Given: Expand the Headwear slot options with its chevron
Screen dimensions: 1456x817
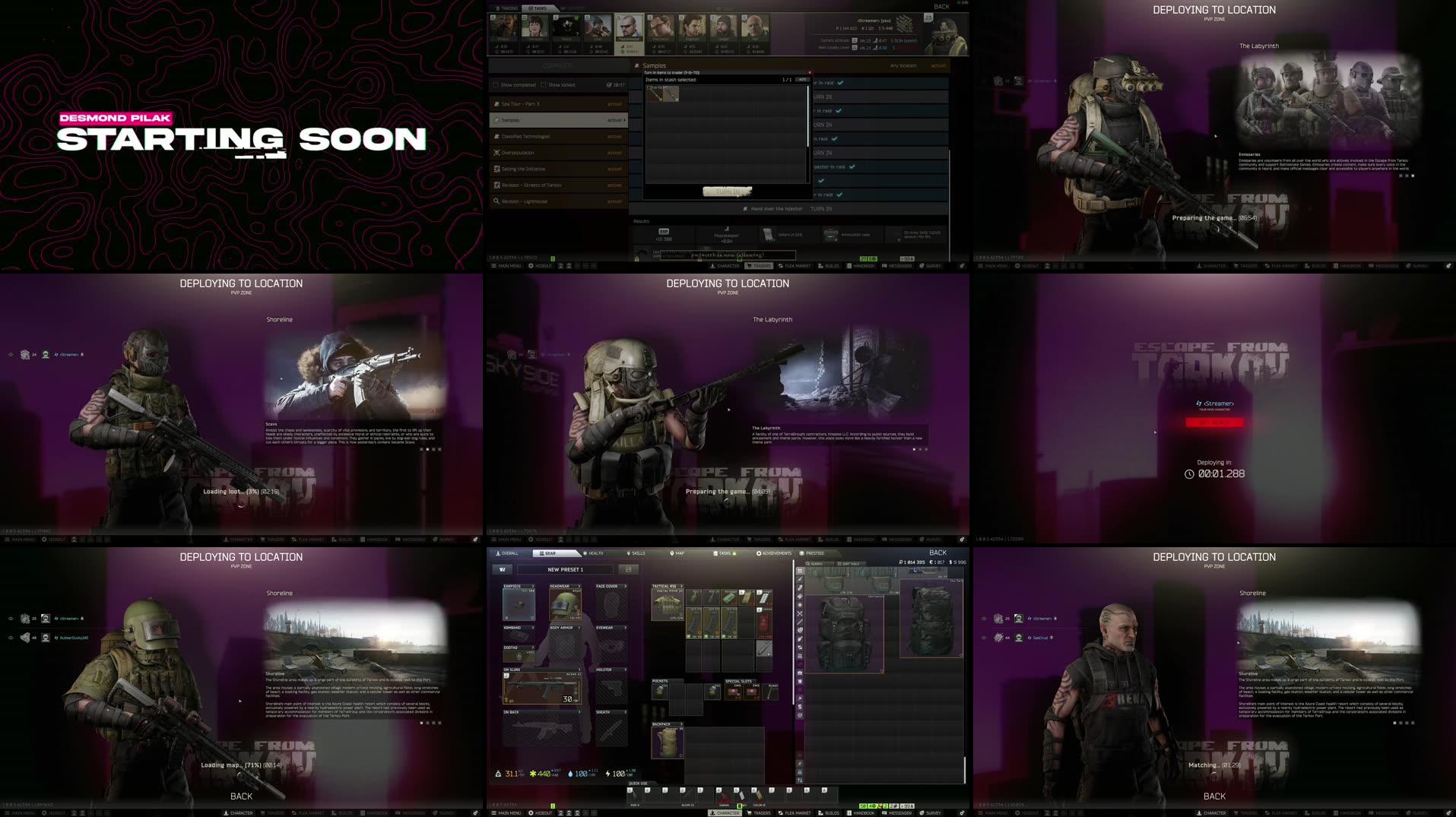Looking at the screenshot, I should 579,586.
